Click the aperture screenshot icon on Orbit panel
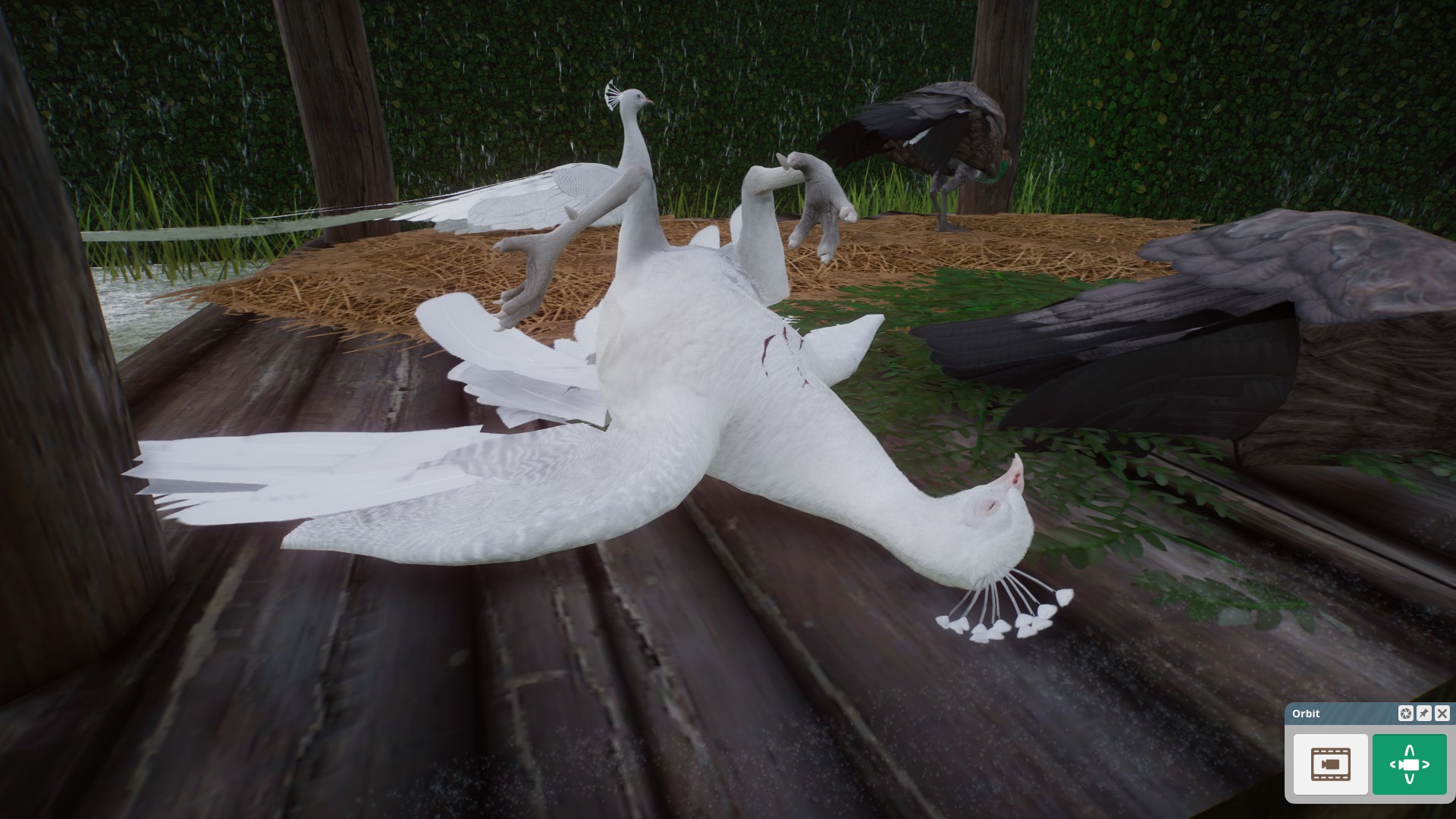Viewport: 1456px width, 819px height. tap(1406, 714)
